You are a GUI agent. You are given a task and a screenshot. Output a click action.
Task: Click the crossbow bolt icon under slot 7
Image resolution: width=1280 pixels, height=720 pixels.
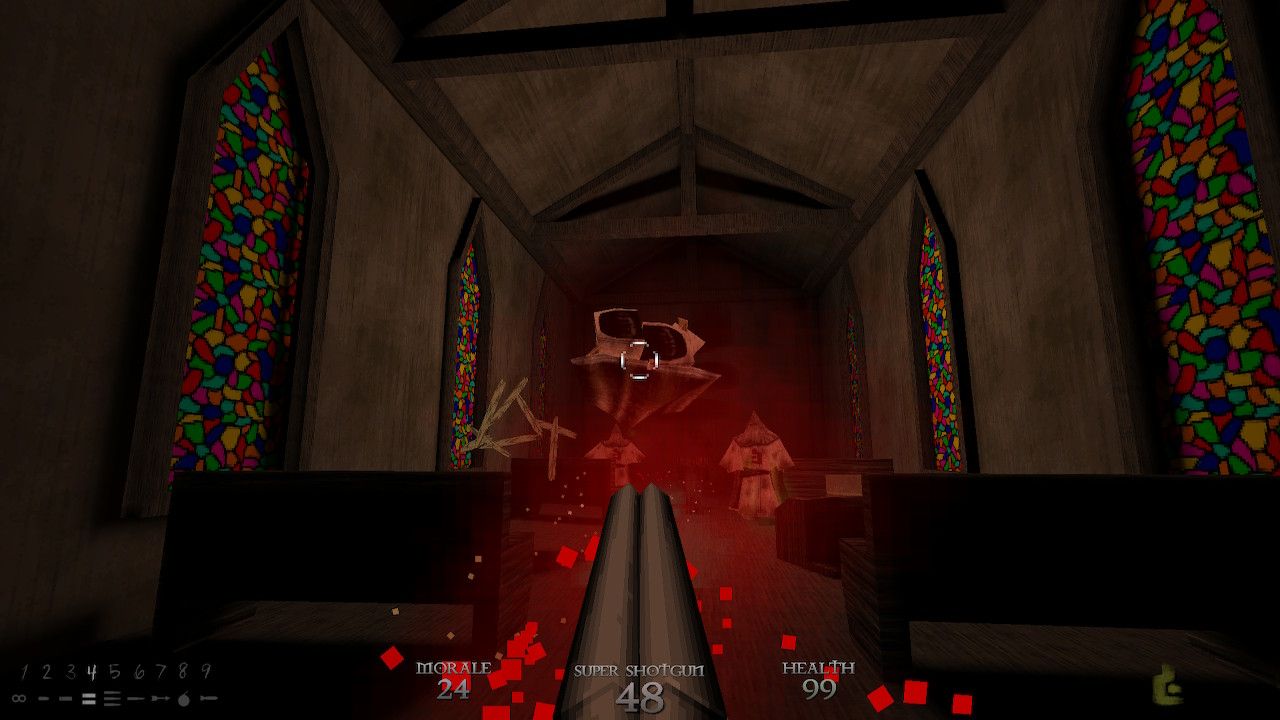click(160, 699)
